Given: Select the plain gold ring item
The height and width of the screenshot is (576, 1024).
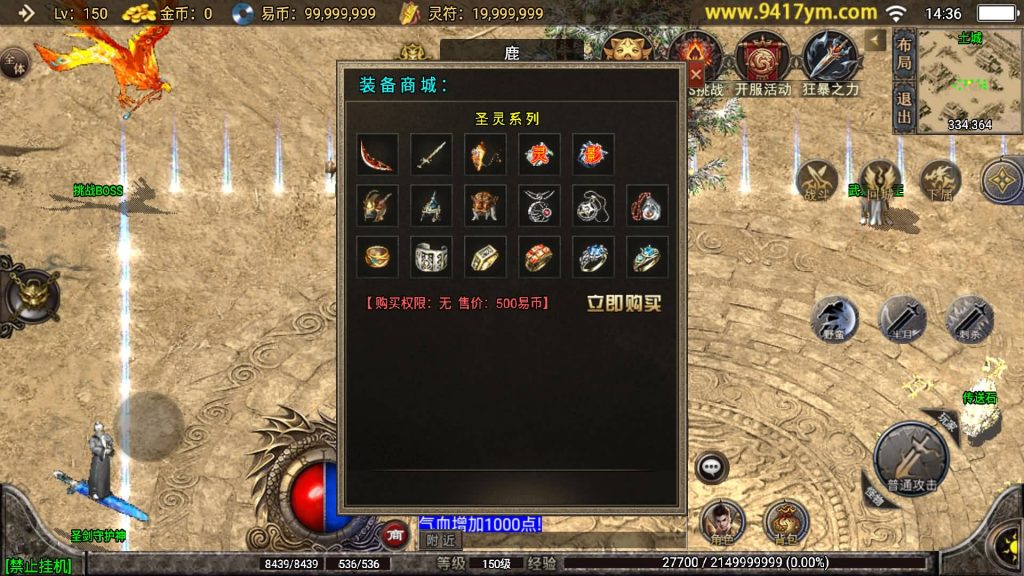Looking at the screenshot, I should point(377,257).
